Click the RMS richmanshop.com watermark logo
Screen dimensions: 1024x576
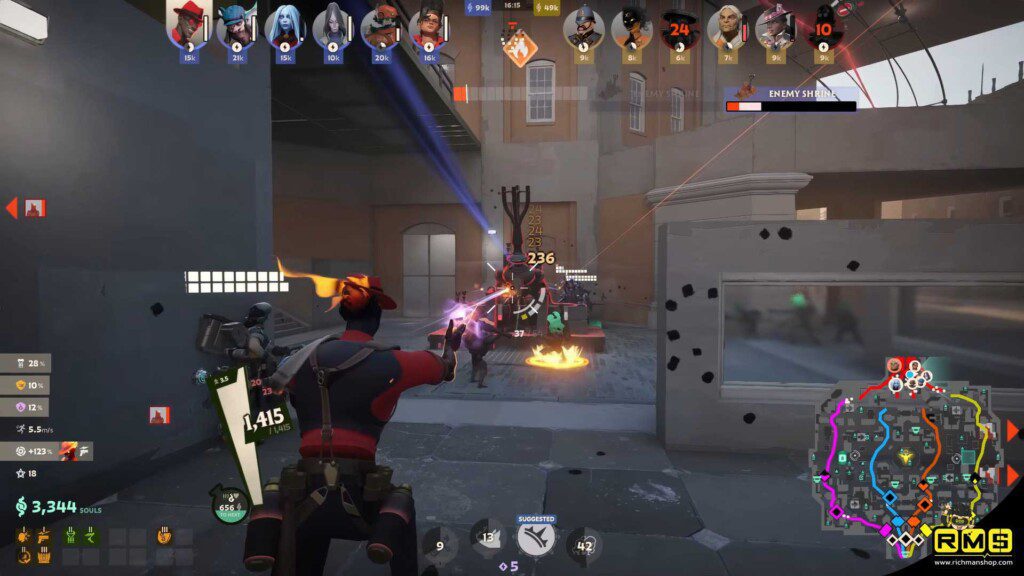pyautogui.click(x=970, y=546)
